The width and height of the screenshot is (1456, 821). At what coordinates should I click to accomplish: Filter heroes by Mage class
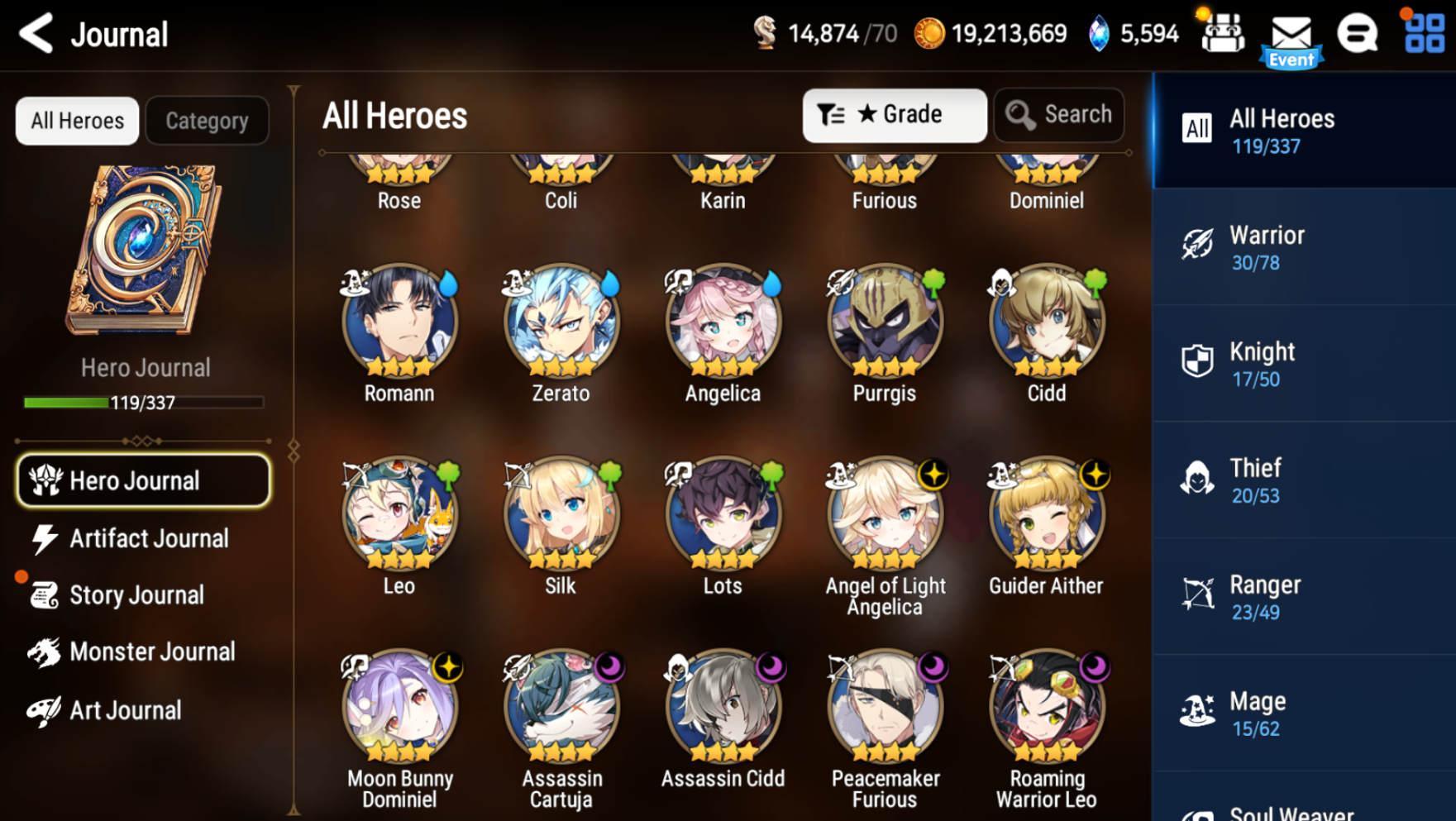click(1303, 714)
